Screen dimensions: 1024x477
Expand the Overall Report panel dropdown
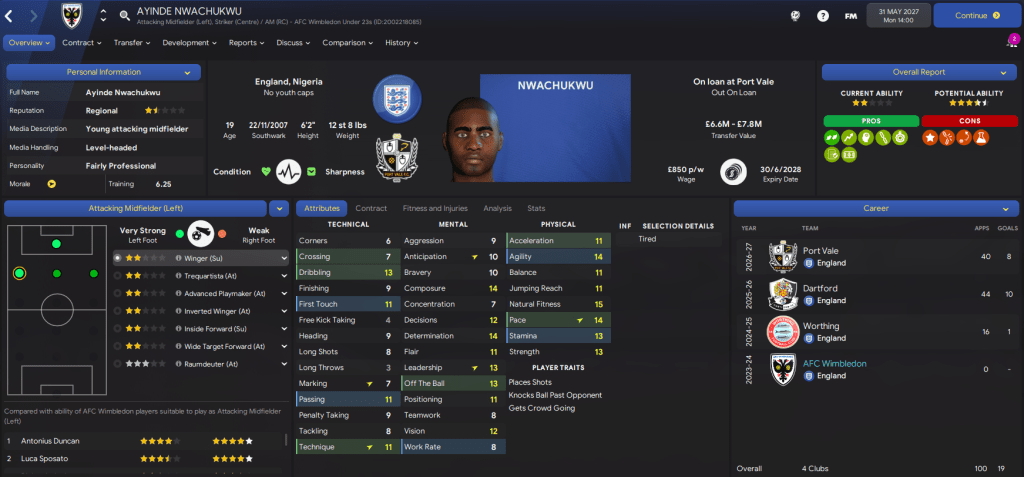pyautogui.click(x=1003, y=72)
